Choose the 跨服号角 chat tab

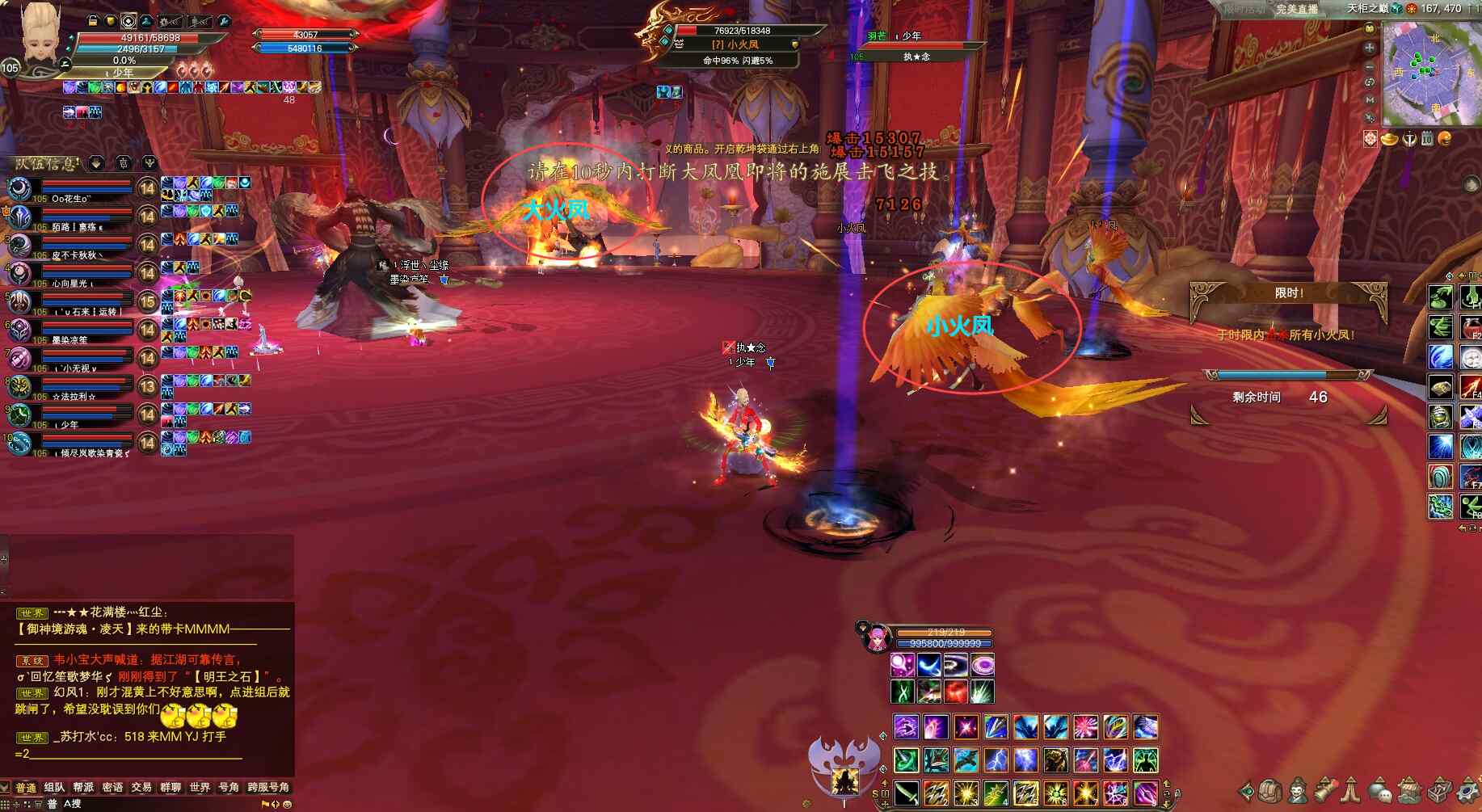coord(267,787)
